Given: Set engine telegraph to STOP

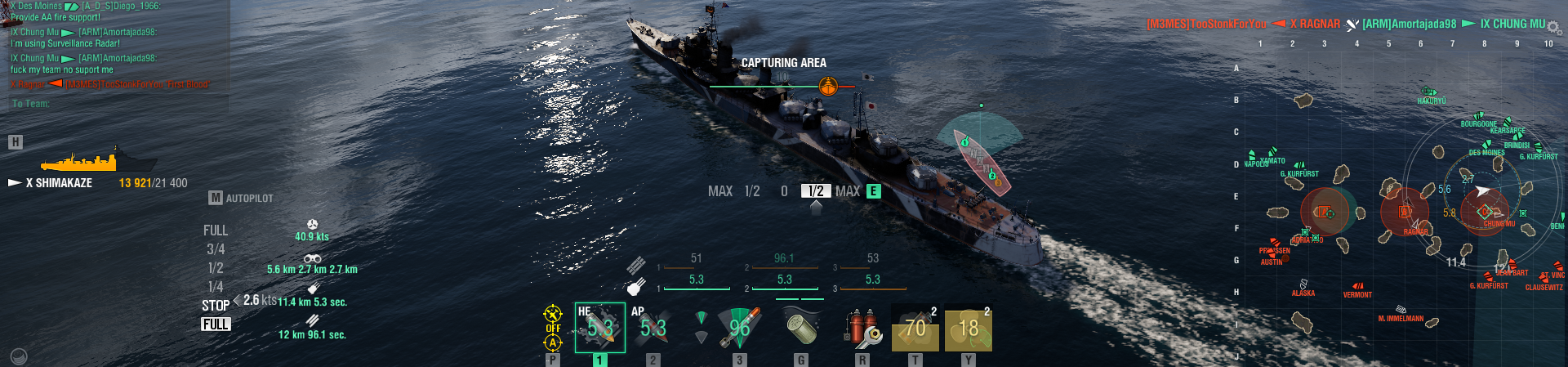Looking at the screenshot, I should 216,306.
